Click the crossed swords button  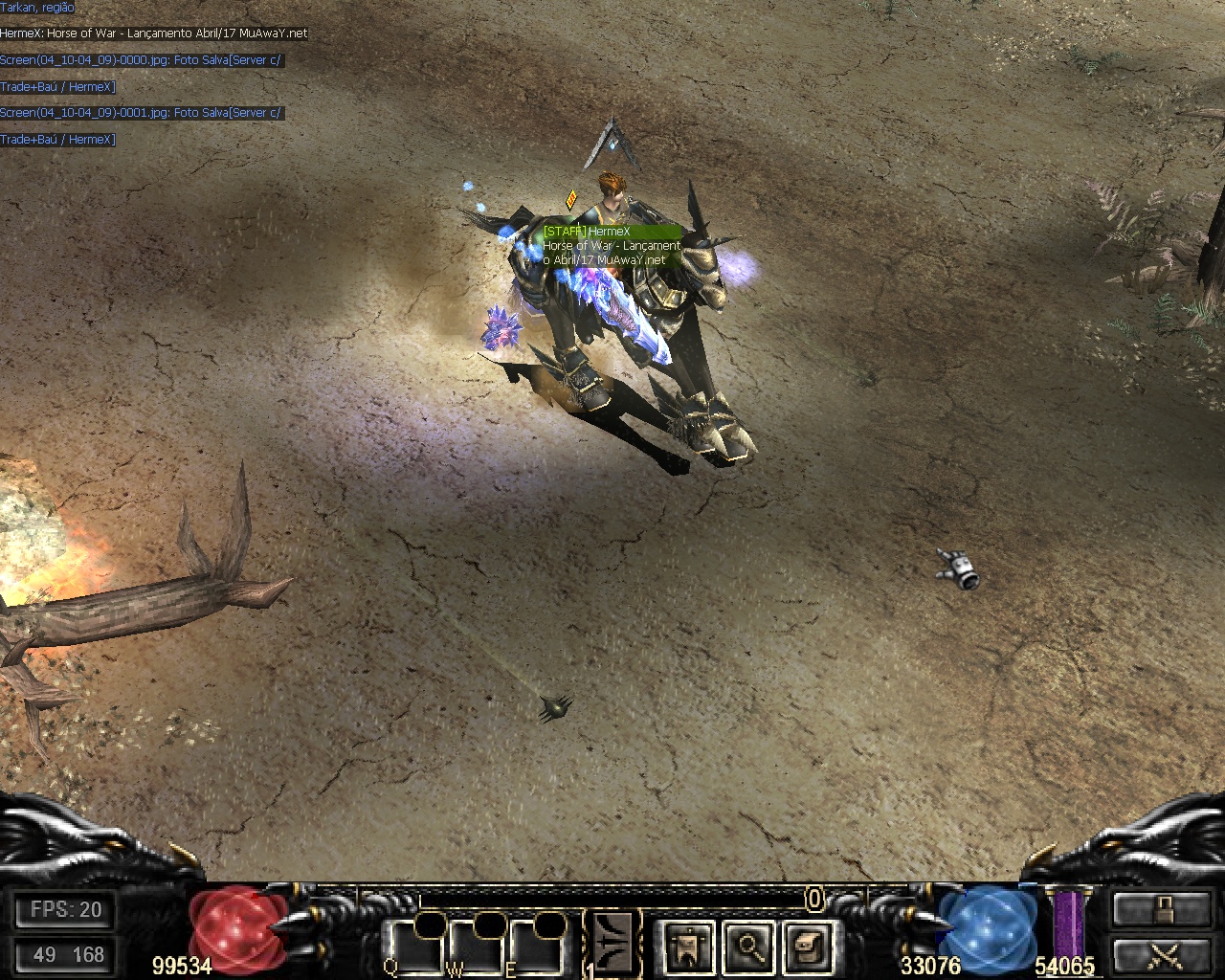[x=1161, y=955]
